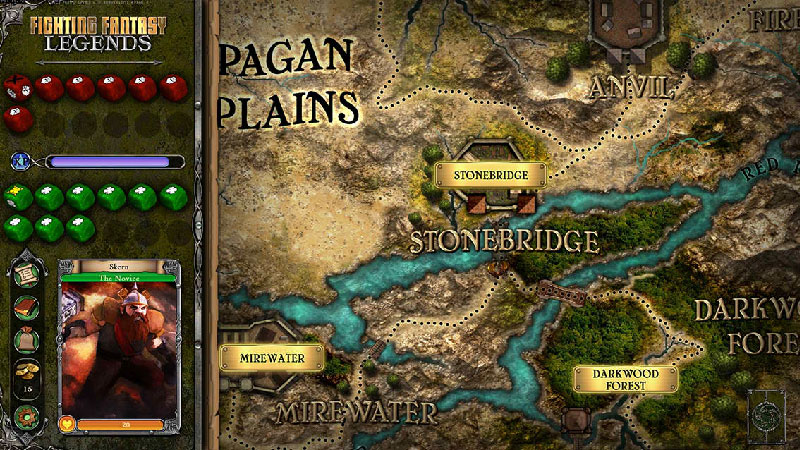The image size is (800, 450).
Task: Choose the Darkwood Forest location label
Action: click(x=625, y=379)
